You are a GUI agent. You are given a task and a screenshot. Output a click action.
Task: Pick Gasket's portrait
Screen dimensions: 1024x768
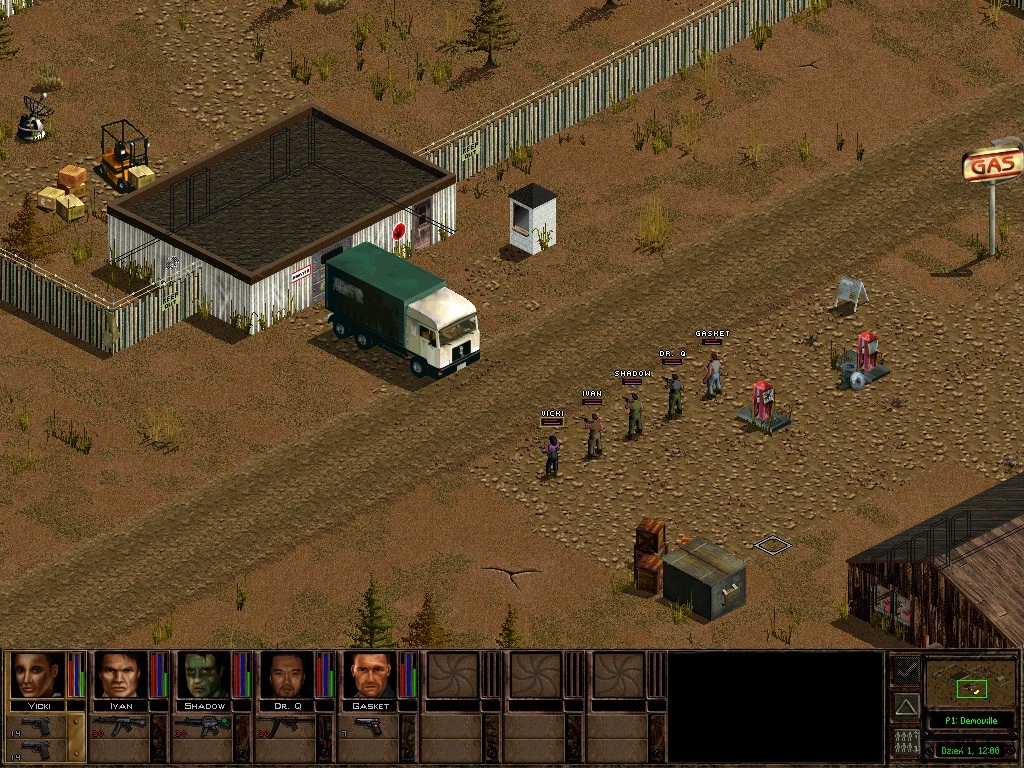pyautogui.click(x=370, y=675)
